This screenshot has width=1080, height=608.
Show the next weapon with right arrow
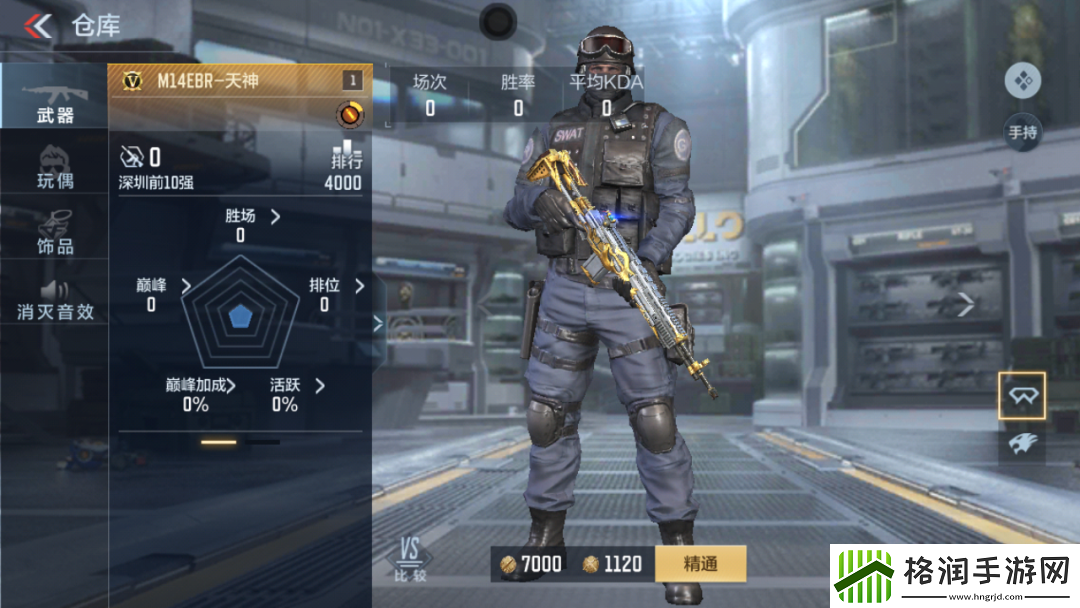[x=965, y=305]
